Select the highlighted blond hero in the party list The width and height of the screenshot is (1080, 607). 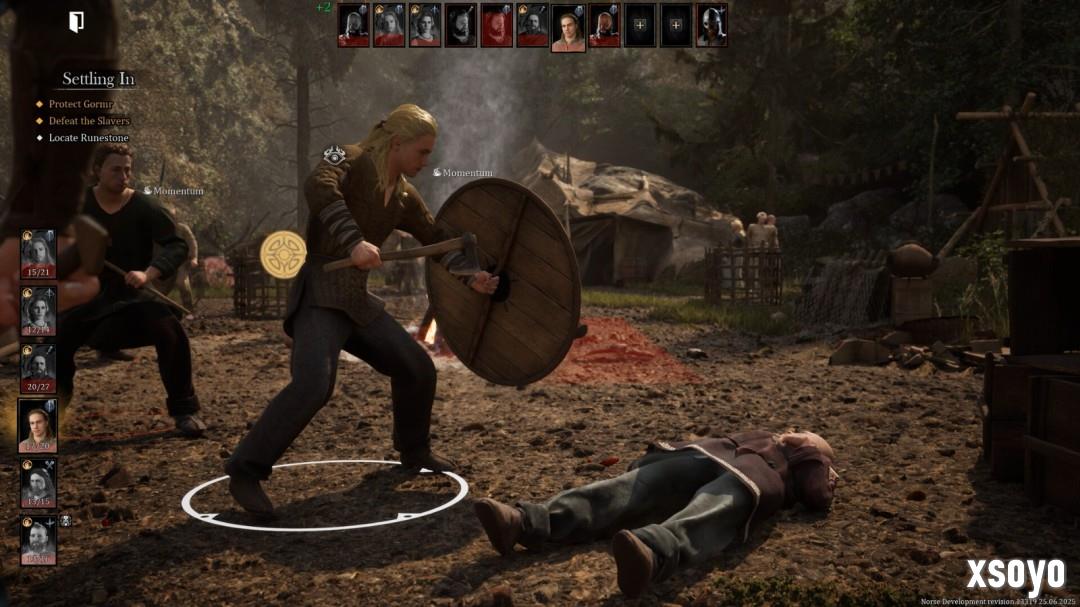click(38, 426)
